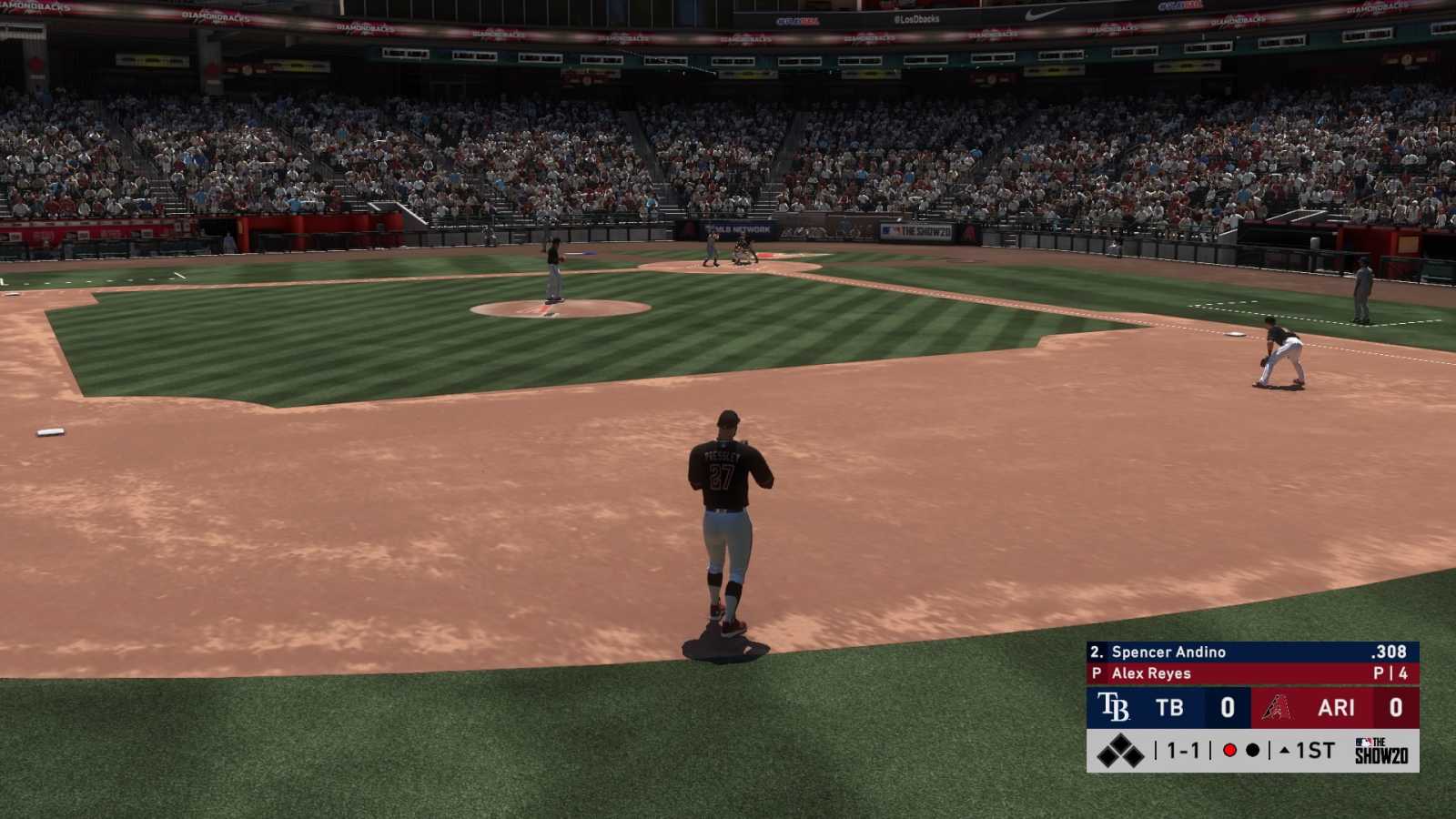Click the left diamond of the bases indicator
The height and width of the screenshot is (819, 1456).
coord(1106,756)
